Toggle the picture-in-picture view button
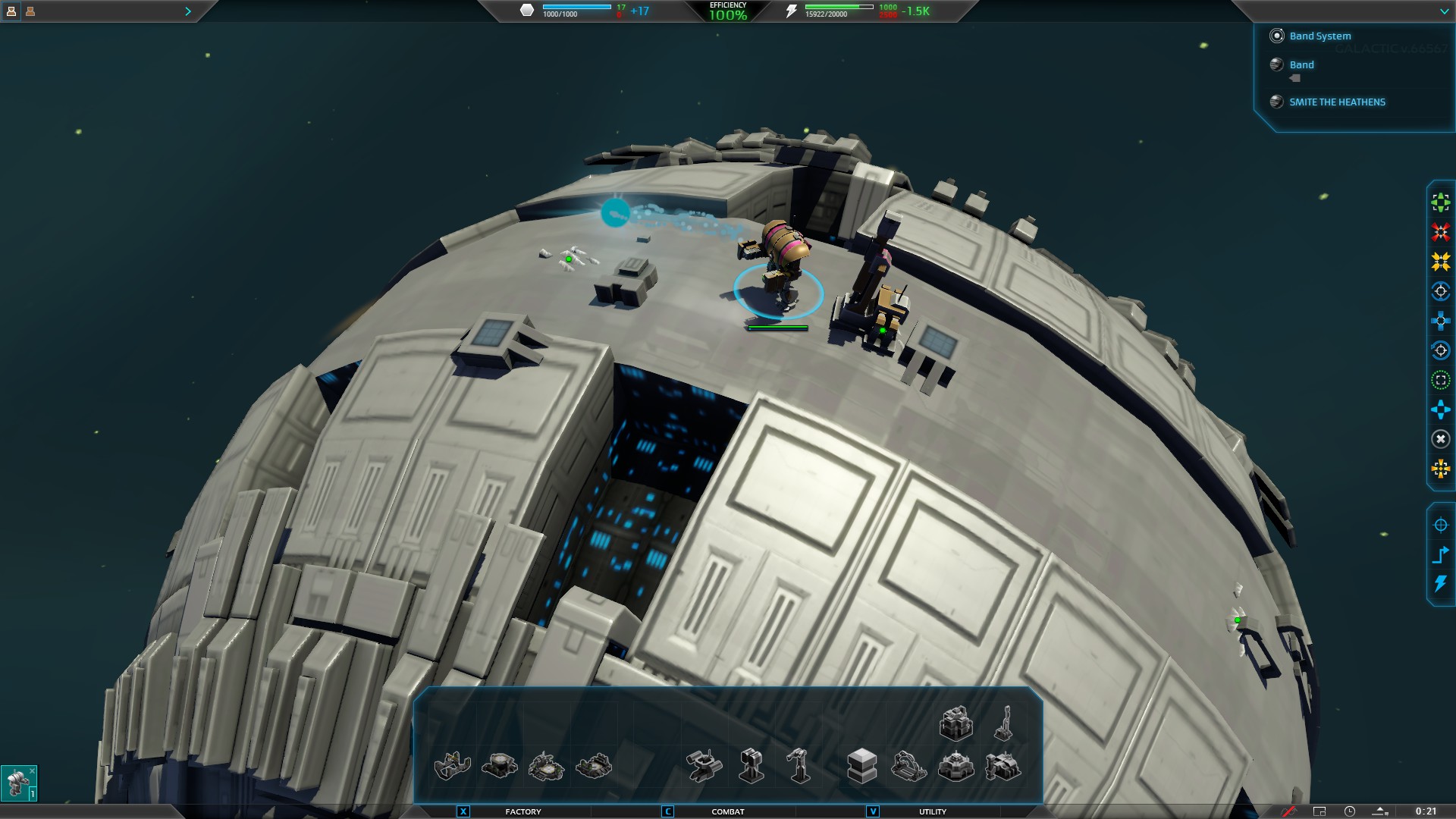The width and height of the screenshot is (1456, 819). point(1319,811)
